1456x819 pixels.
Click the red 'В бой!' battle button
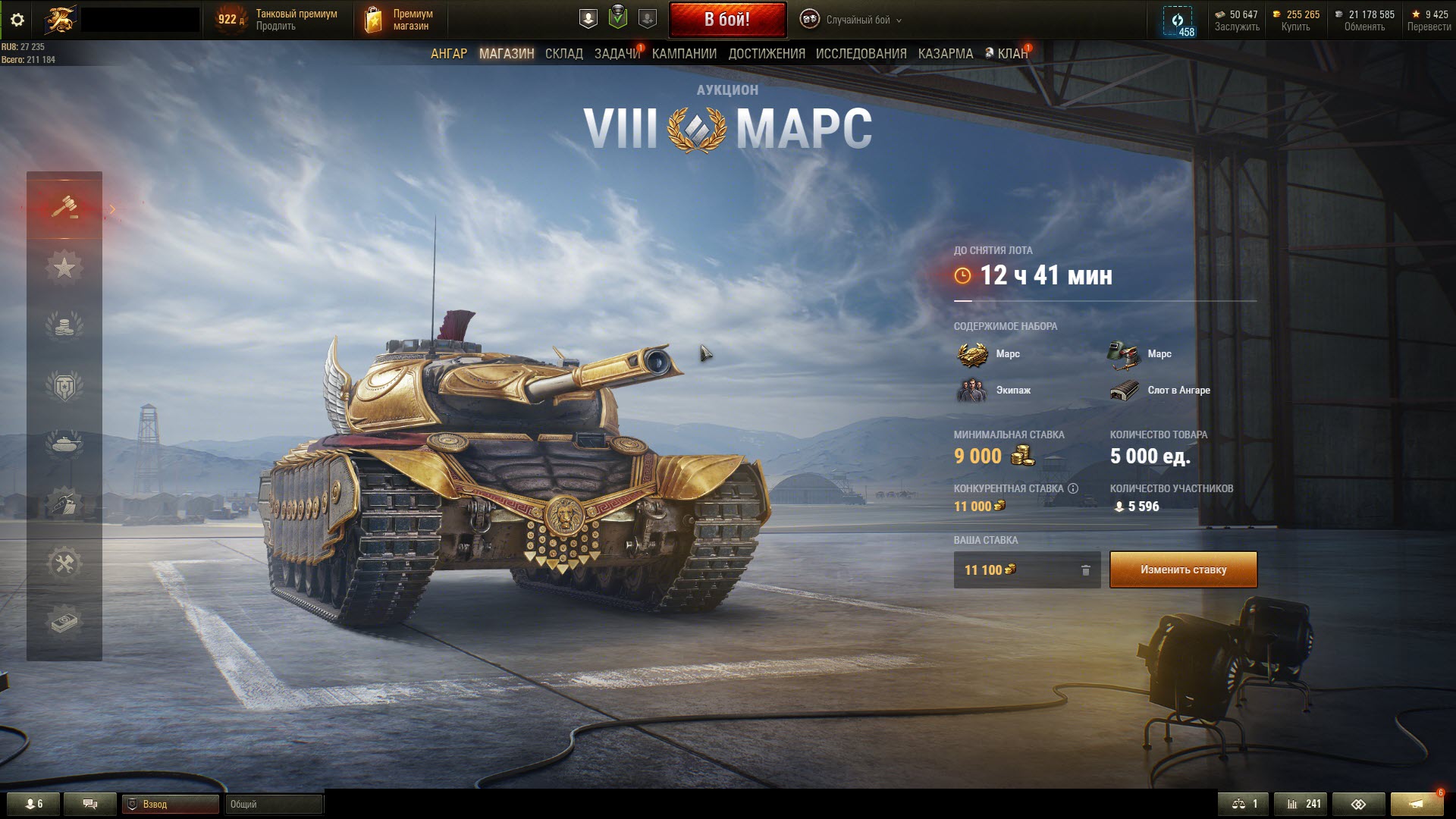tap(727, 20)
